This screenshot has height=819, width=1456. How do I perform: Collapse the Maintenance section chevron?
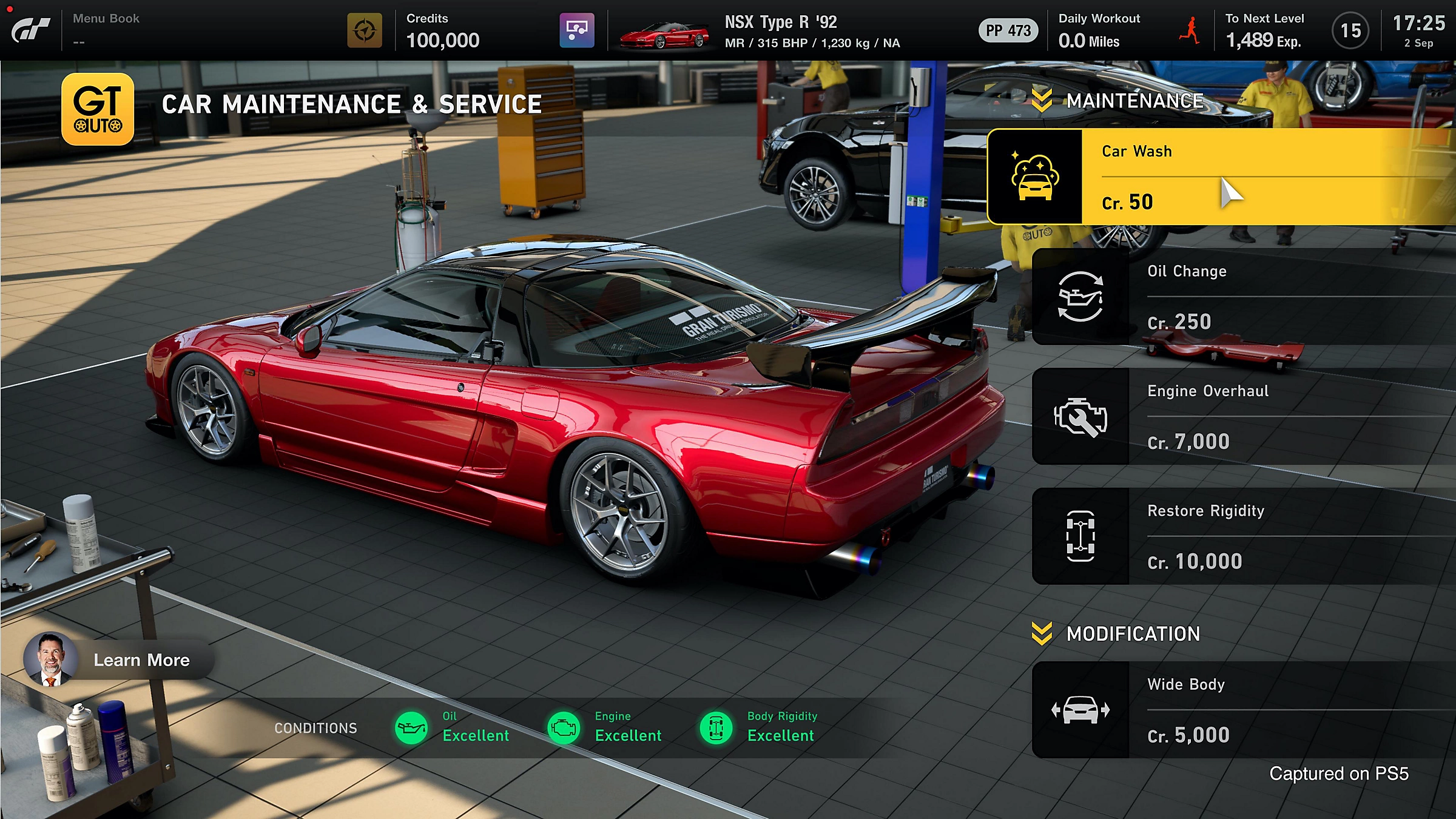point(1042,100)
